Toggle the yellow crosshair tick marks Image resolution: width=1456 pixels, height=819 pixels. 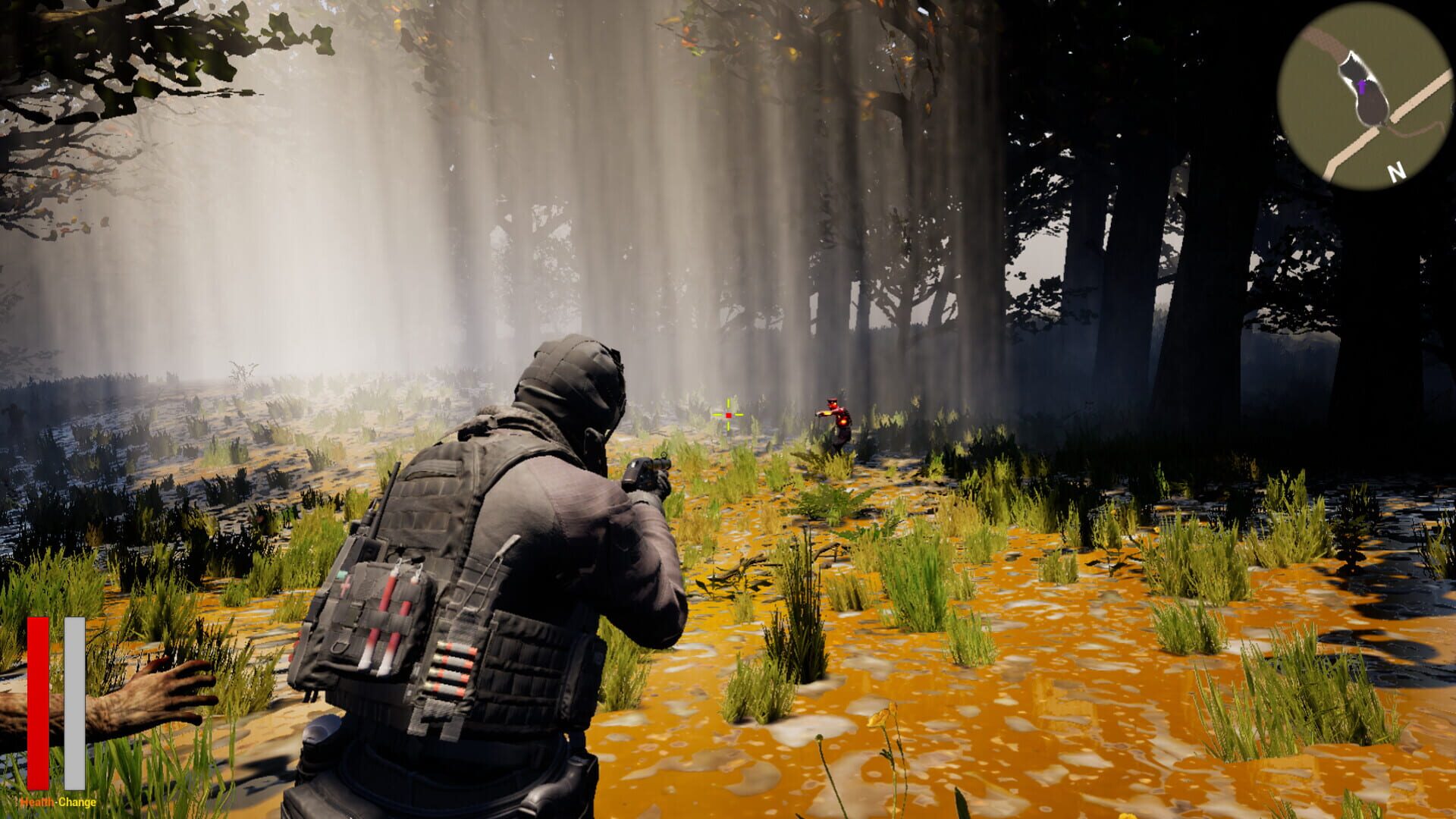pos(727,402)
